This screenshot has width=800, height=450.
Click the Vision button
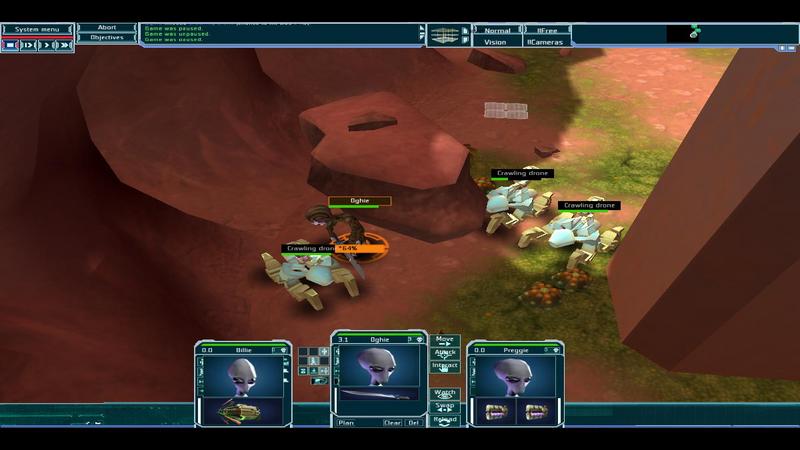[495, 42]
